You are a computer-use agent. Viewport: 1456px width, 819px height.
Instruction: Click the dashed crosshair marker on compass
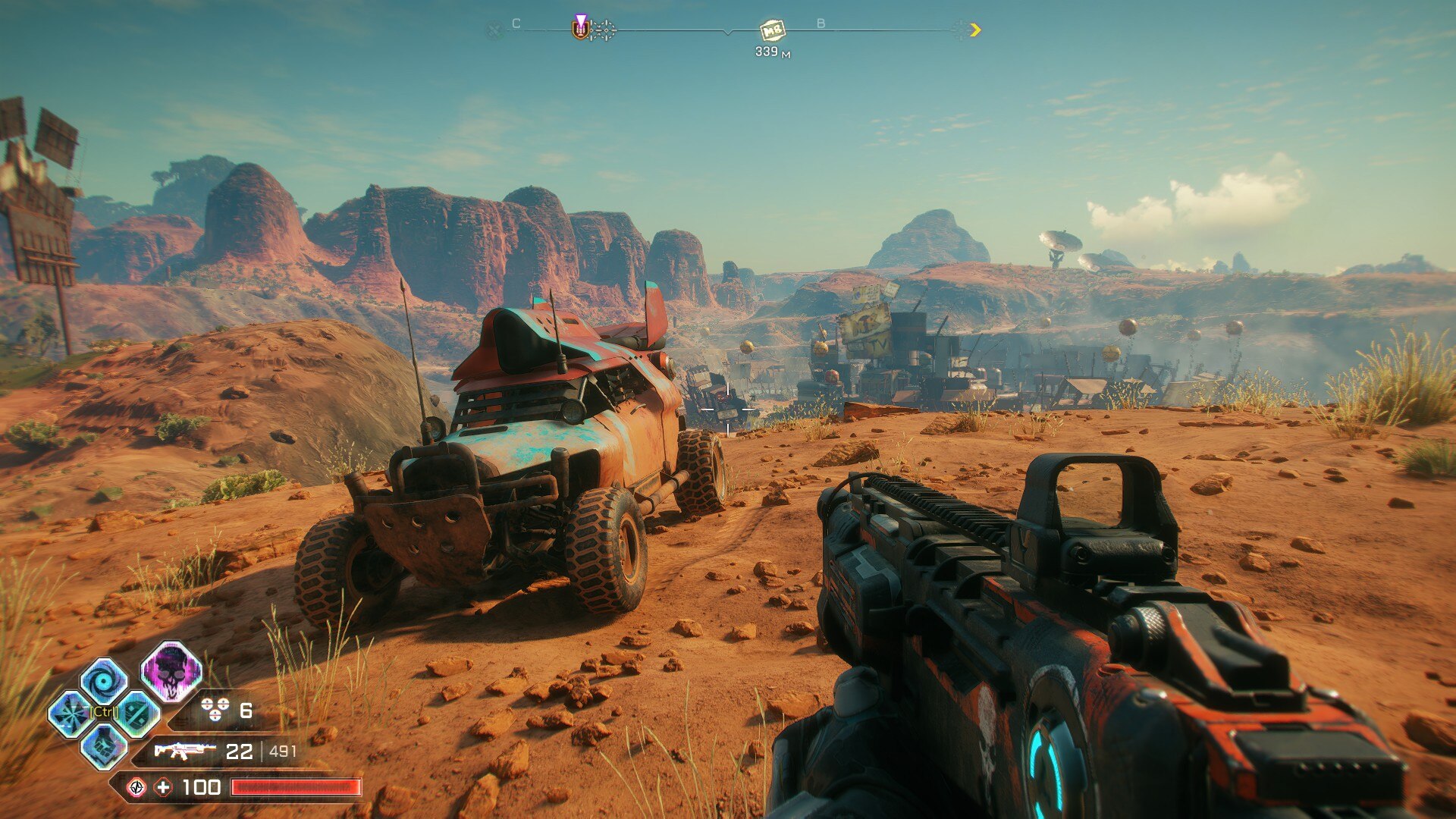click(x=604, y=30)
